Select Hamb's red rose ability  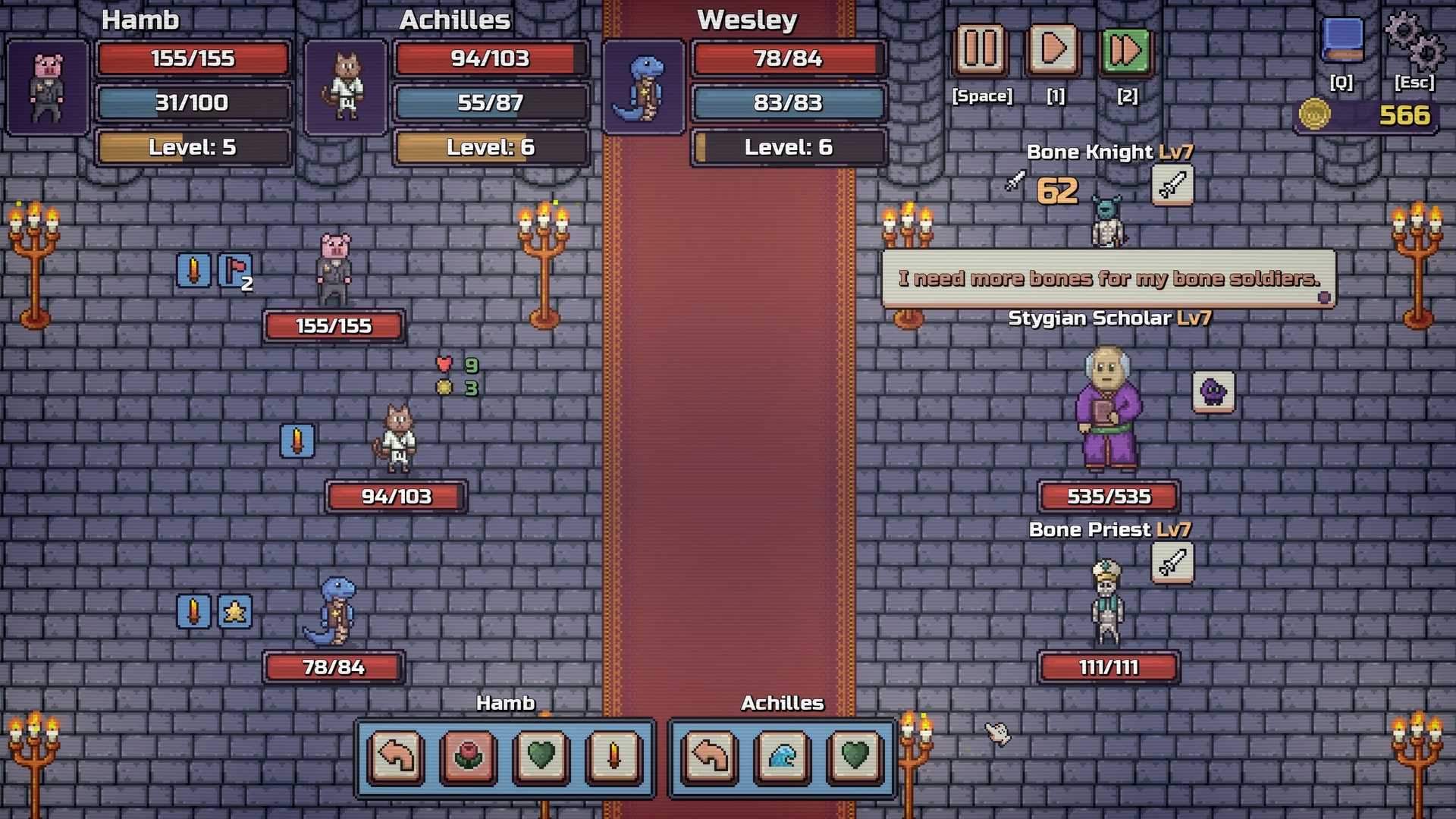[469, 756]
